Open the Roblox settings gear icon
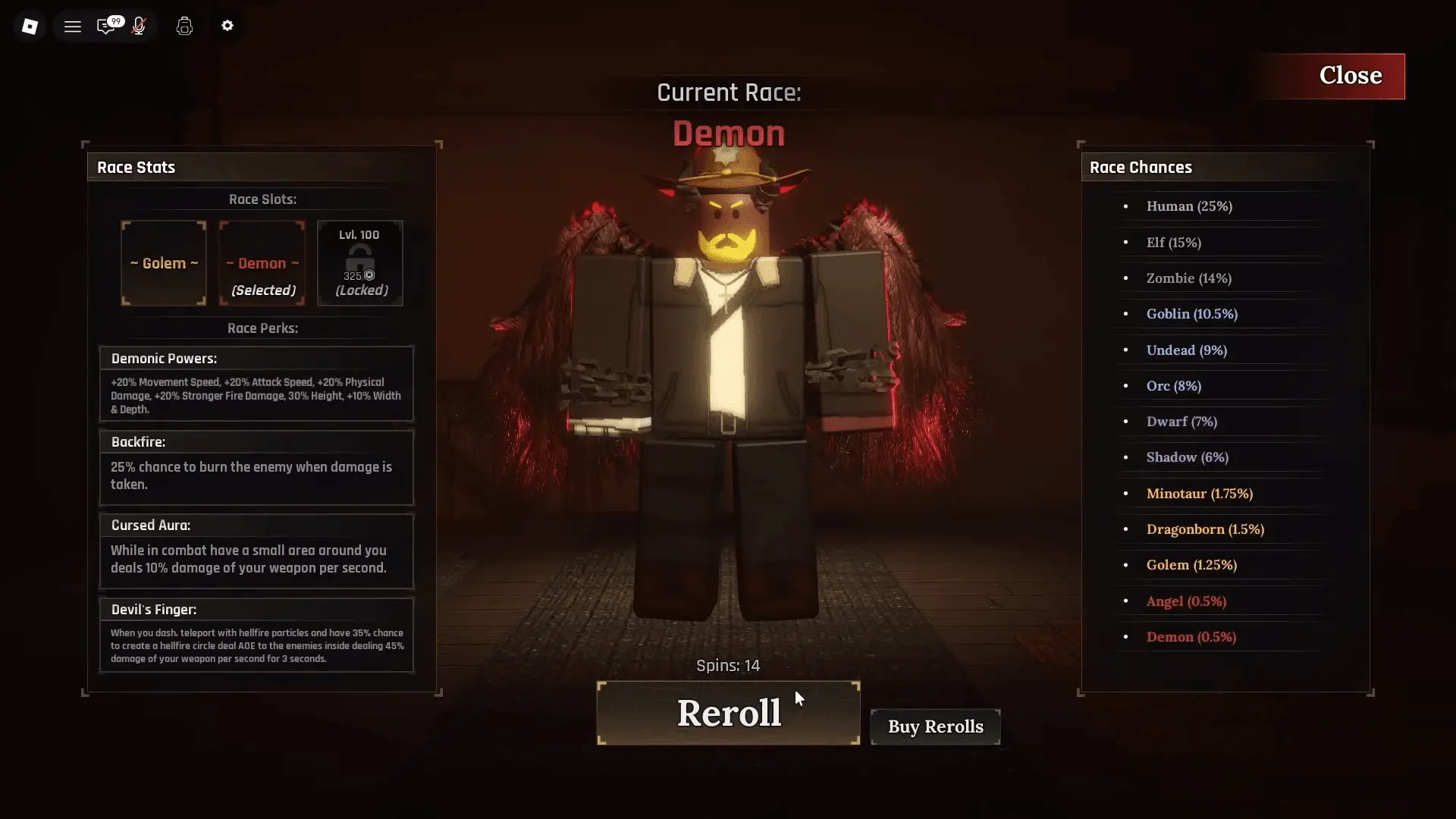The image size is (1456, 819). pyautogui.click(x=227, y=25)
